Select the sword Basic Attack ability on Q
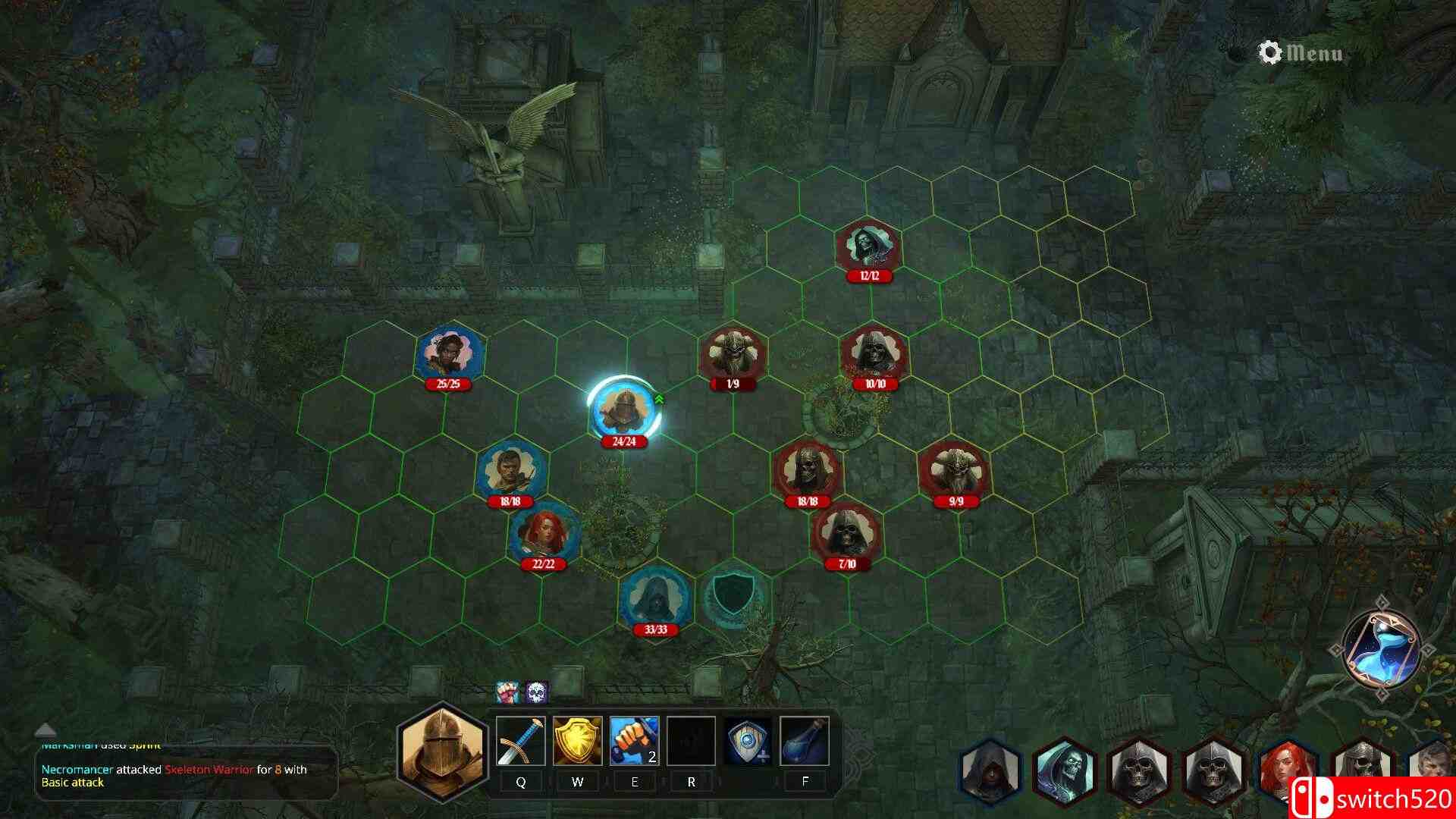 point(521,742)
